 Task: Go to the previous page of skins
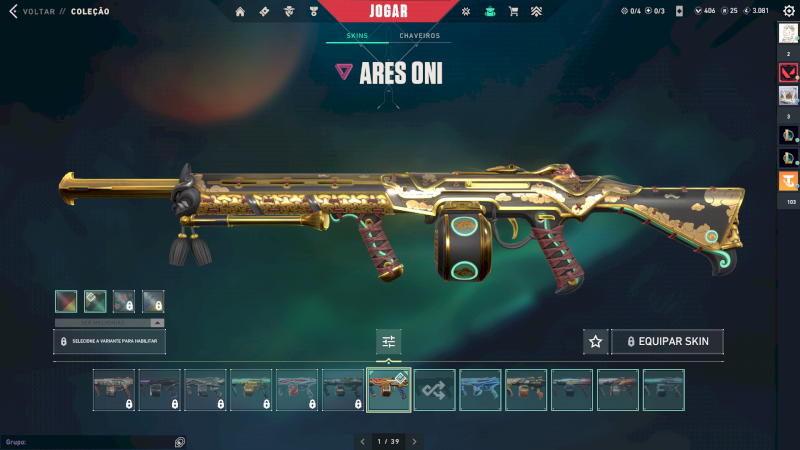click(x=362, y=441)
